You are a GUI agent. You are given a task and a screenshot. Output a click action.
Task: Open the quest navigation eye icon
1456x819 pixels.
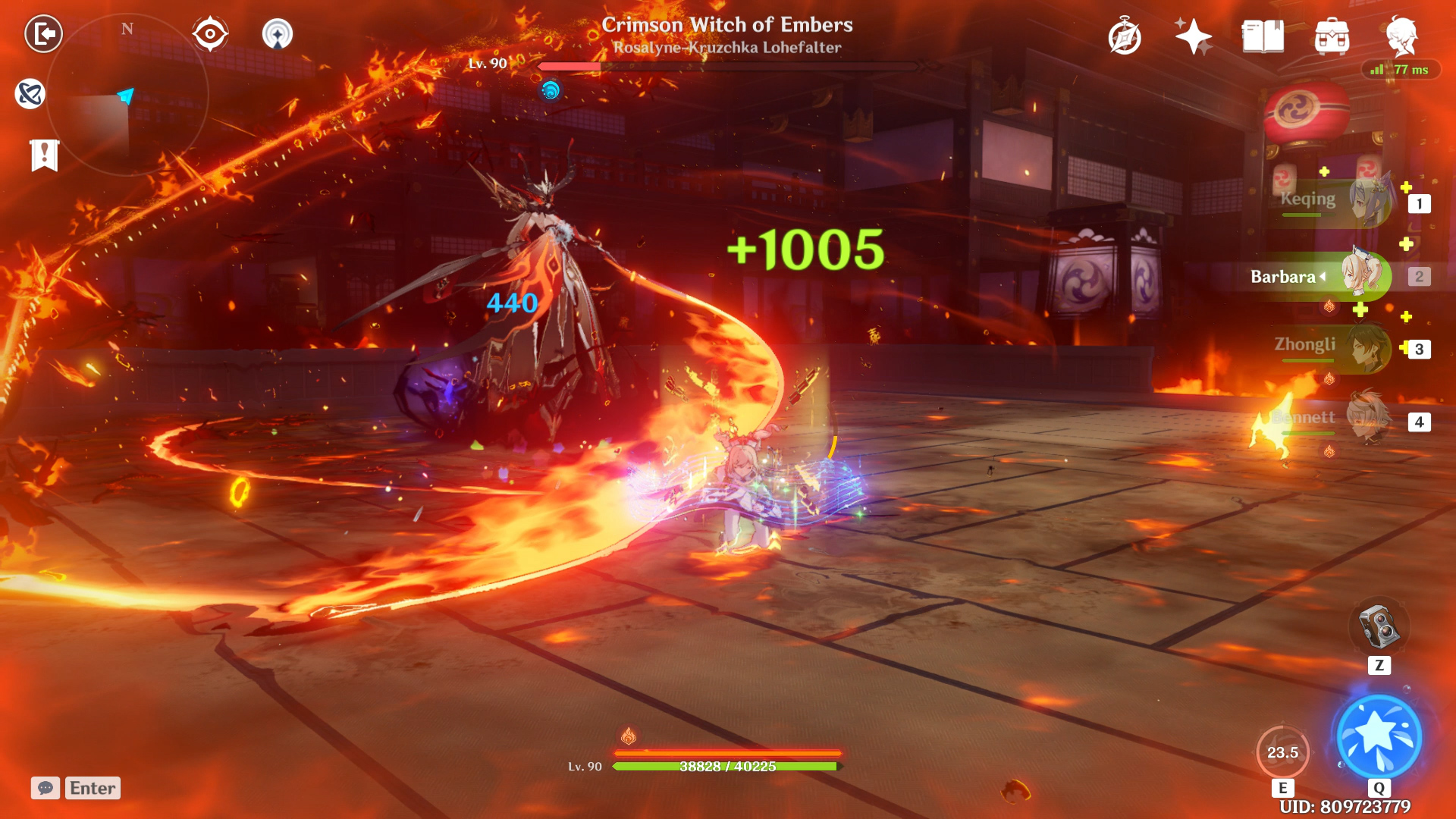pyautogui.click(x=210, y=34)
